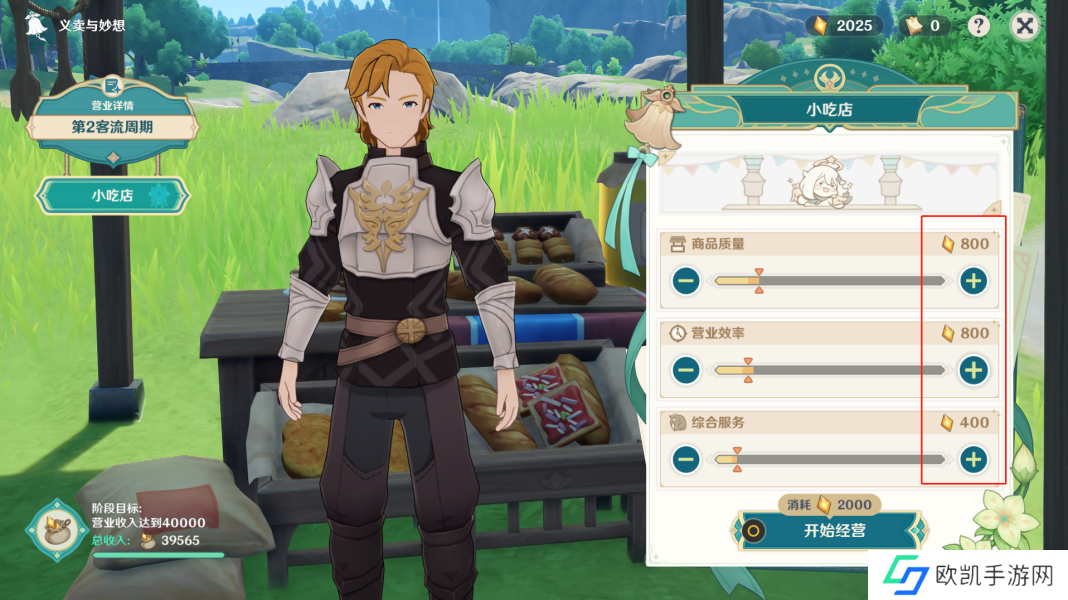Screen dimensions: 1068x600
Task: Click the 综合服务 slider track
Action: 830,460
